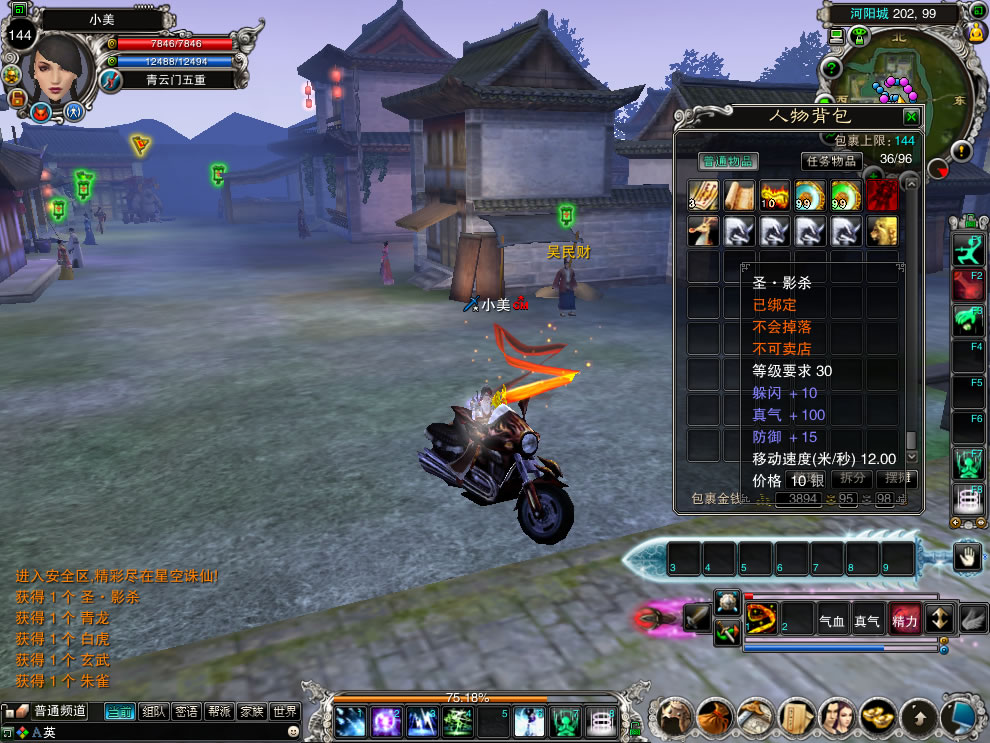Use the 真气 quick slot
The width and height of the screenshot is (990, 743).
pos(868,620)
